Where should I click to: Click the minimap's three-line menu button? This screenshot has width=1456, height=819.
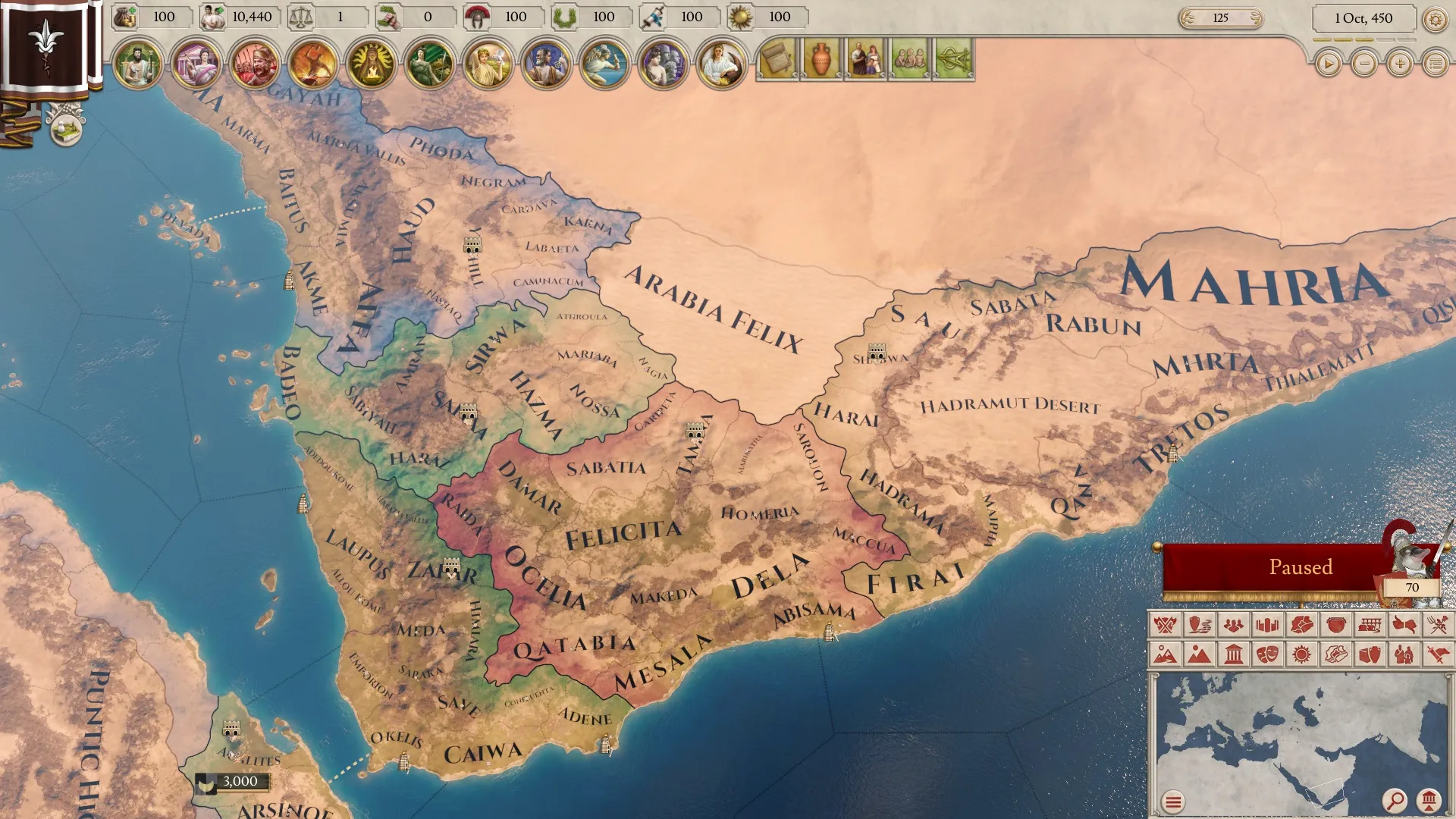[1173, 801]
